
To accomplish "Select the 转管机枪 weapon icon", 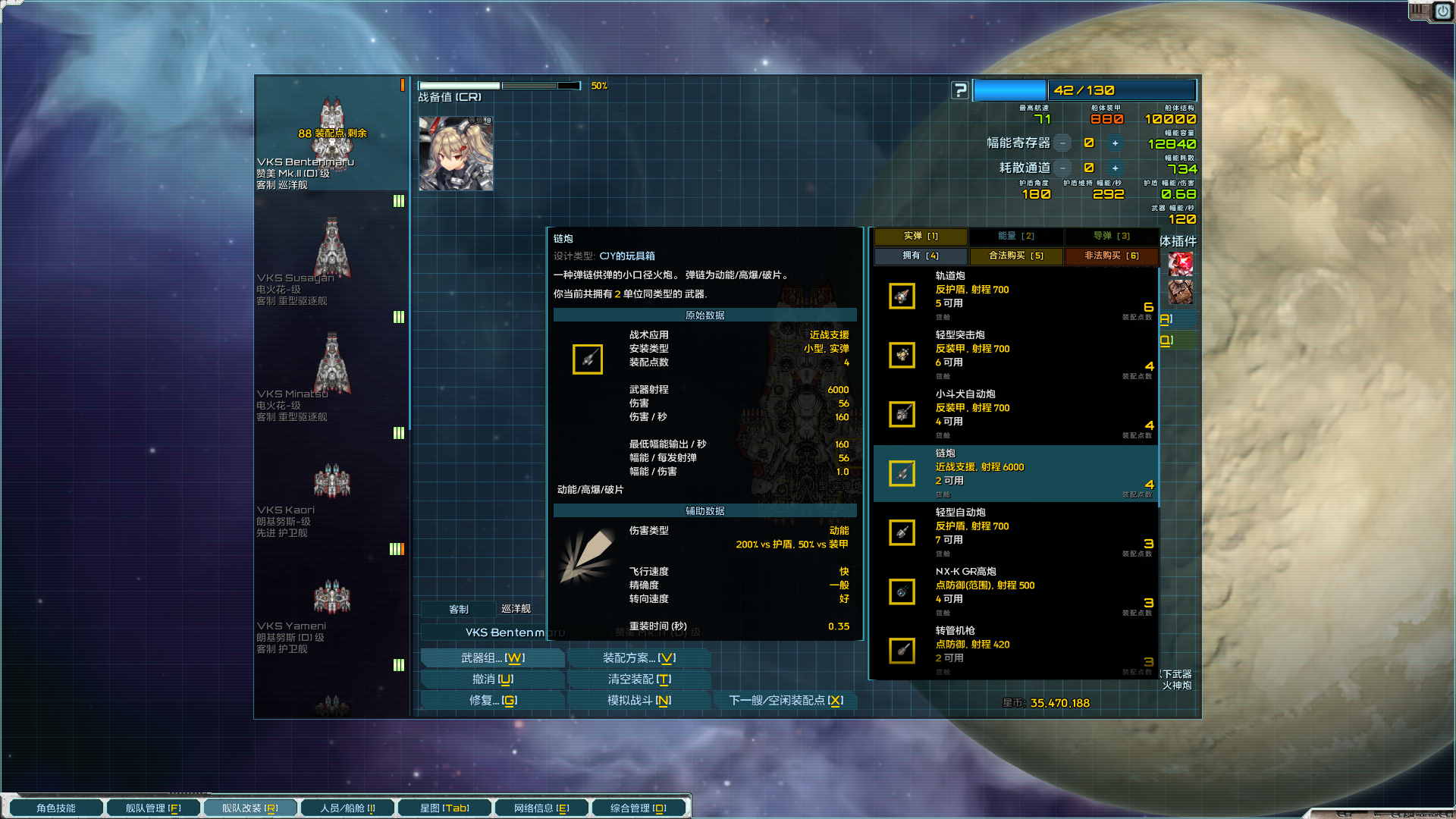I will click(902, 651).
